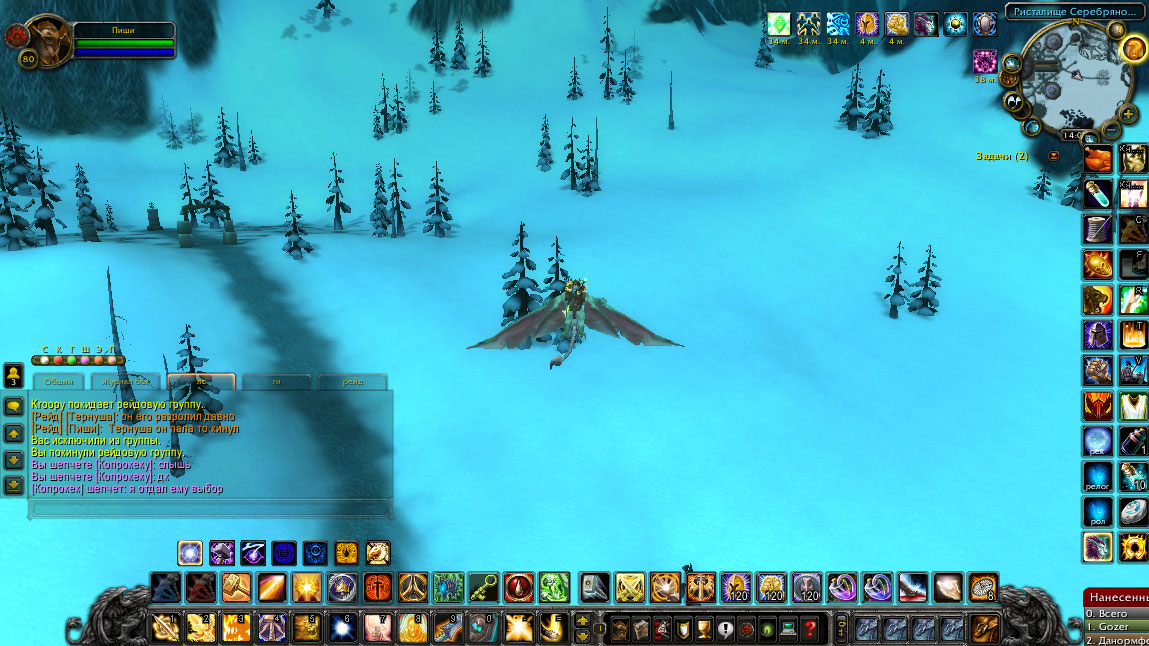Zoom out the minimap with minus button
The height and width of the screenshot is (646, 1149).
1111,131
